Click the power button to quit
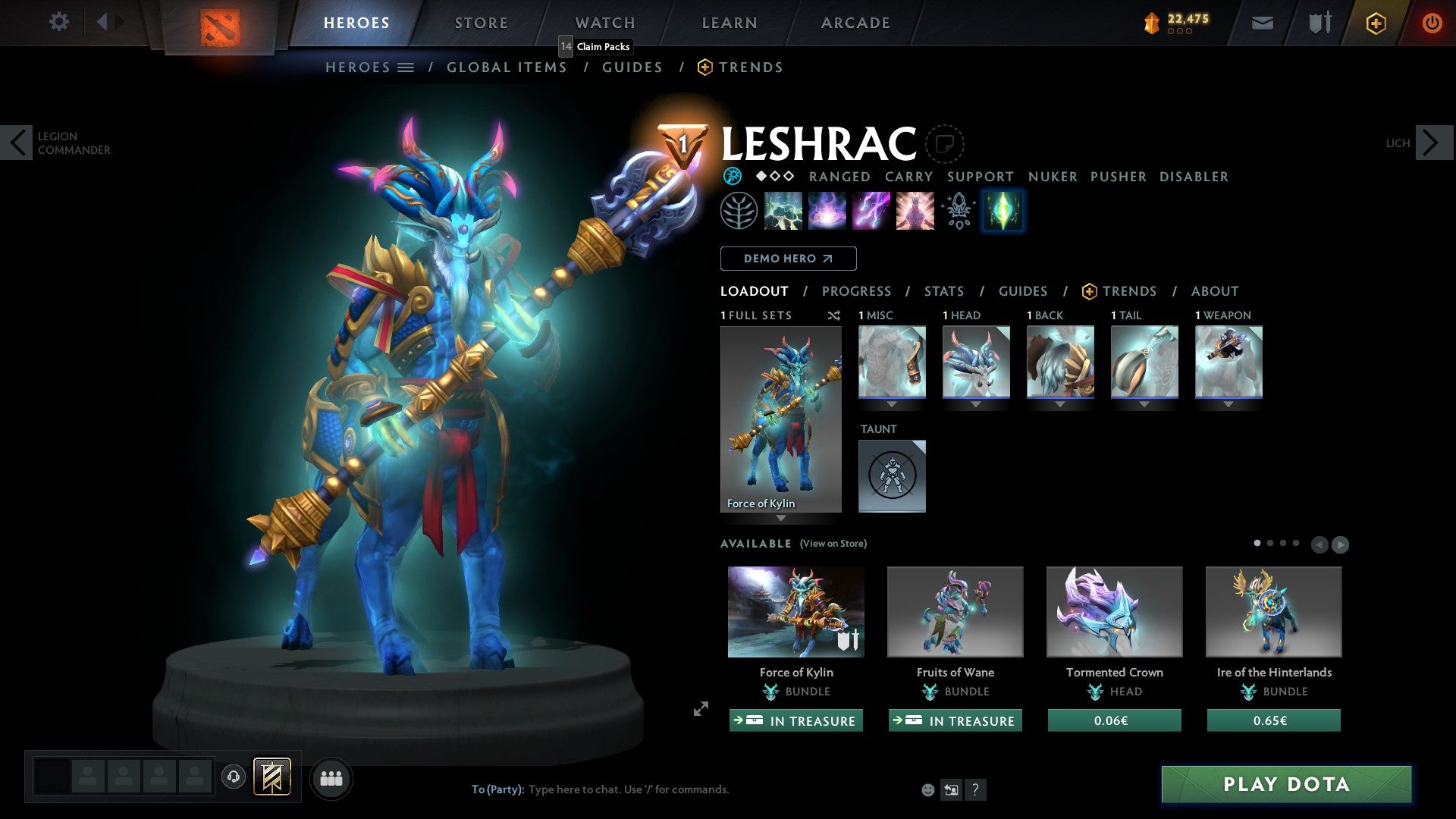The height and width of the screenshot is (819, 1456). coord(1432,23)
